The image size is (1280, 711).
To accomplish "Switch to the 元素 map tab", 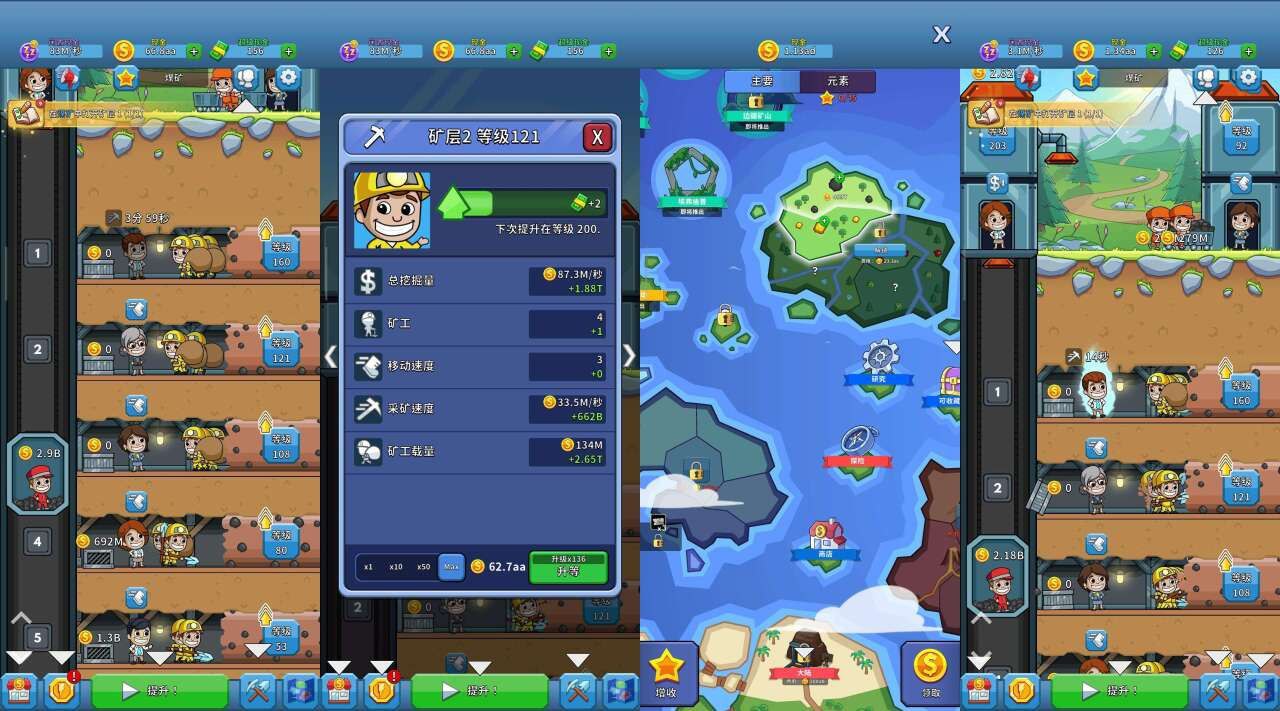I will click(837, 81).
